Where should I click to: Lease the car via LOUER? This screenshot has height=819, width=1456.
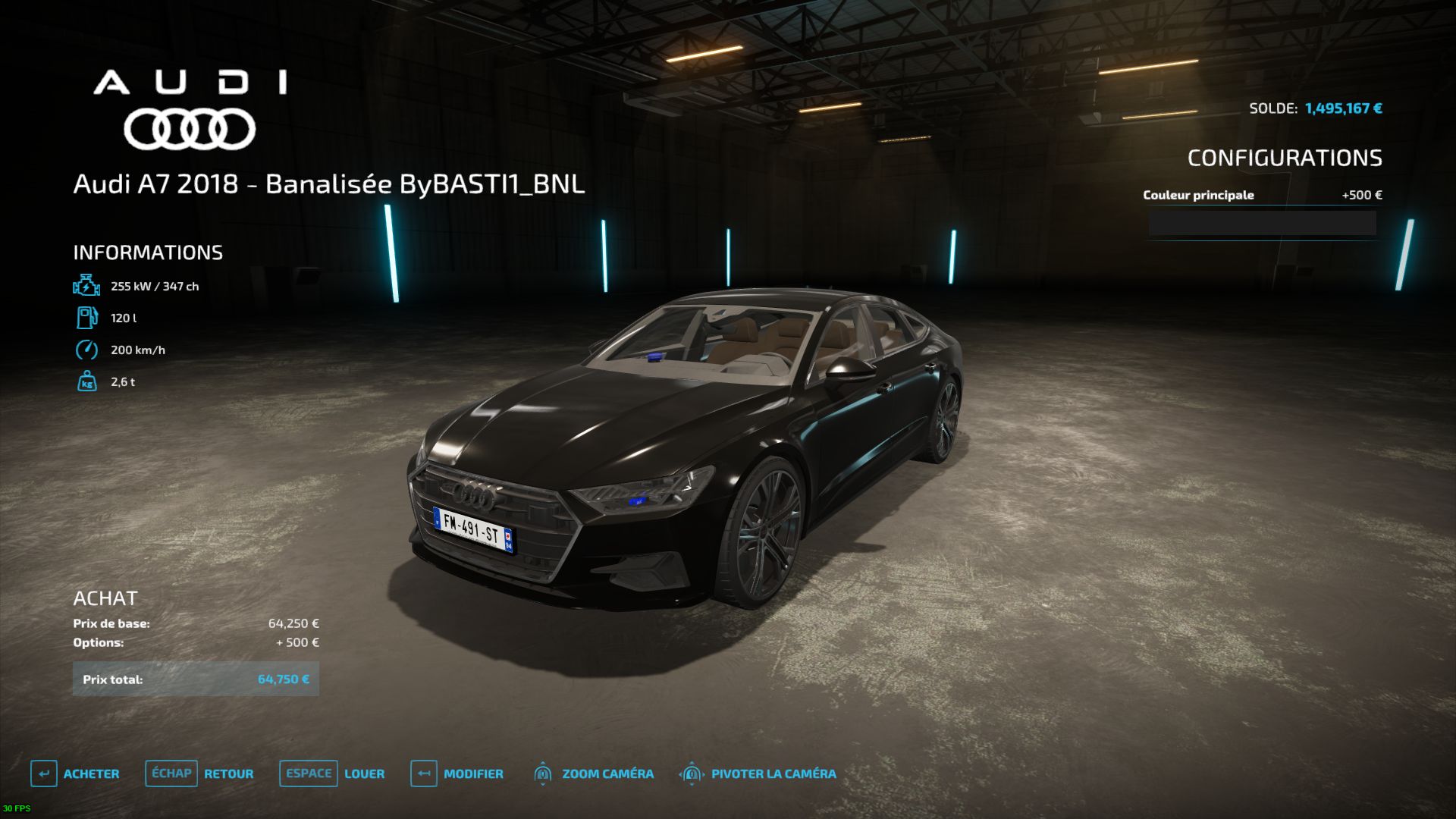pyautogui.click(x=333, y=773)
